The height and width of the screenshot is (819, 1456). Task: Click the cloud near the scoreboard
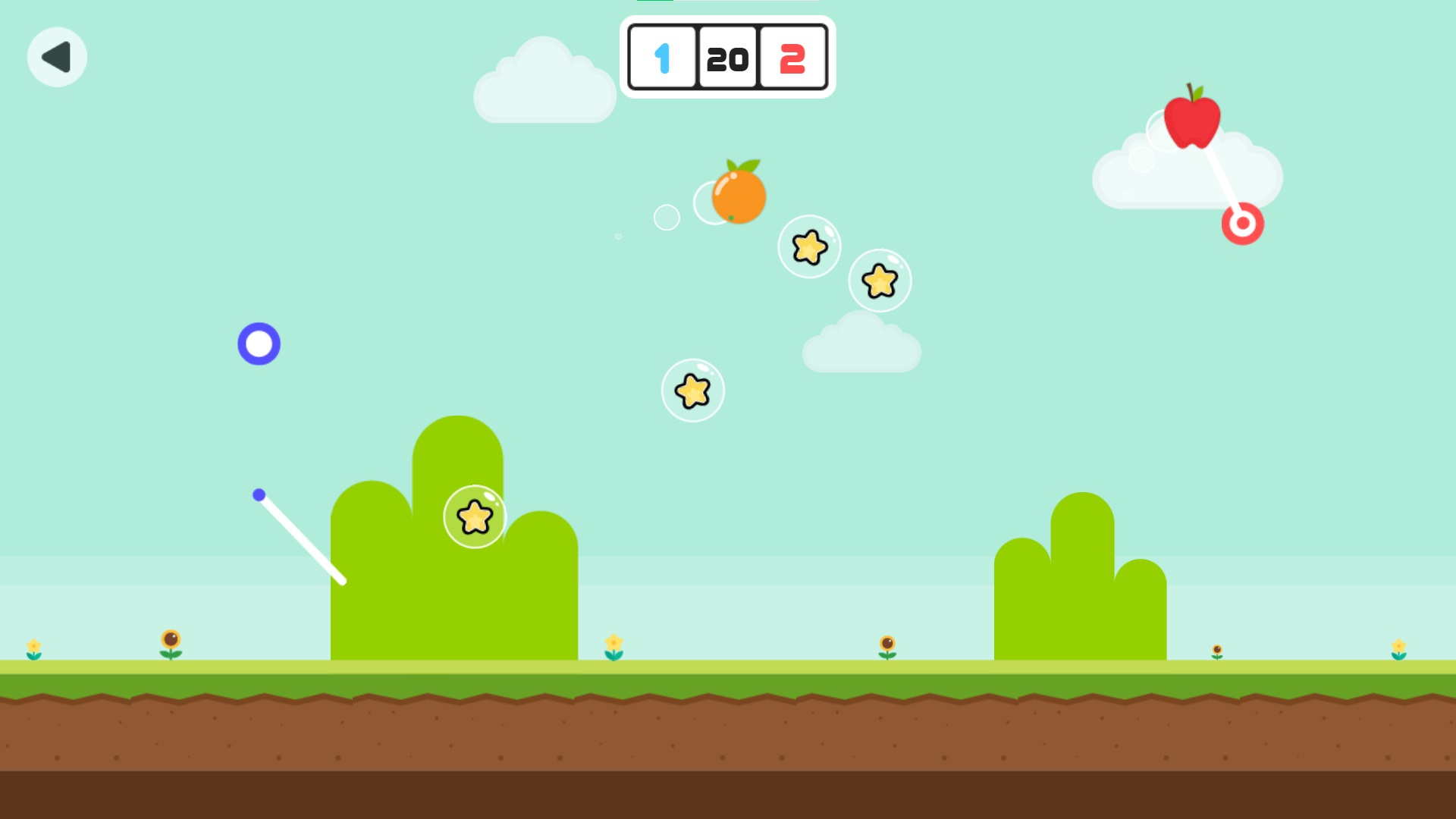[544, 83]
